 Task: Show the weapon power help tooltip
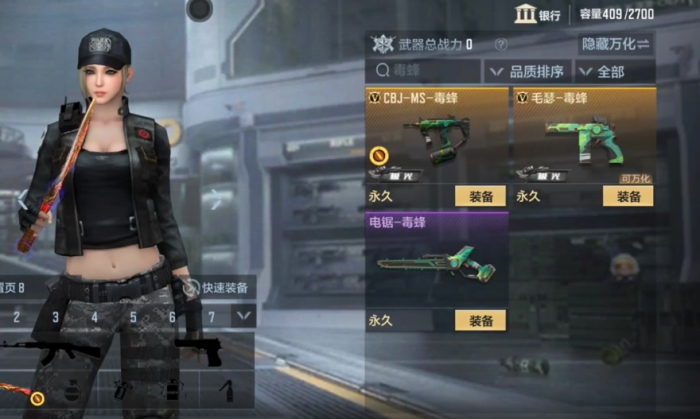pyautogui.click(x=501, y=45)
